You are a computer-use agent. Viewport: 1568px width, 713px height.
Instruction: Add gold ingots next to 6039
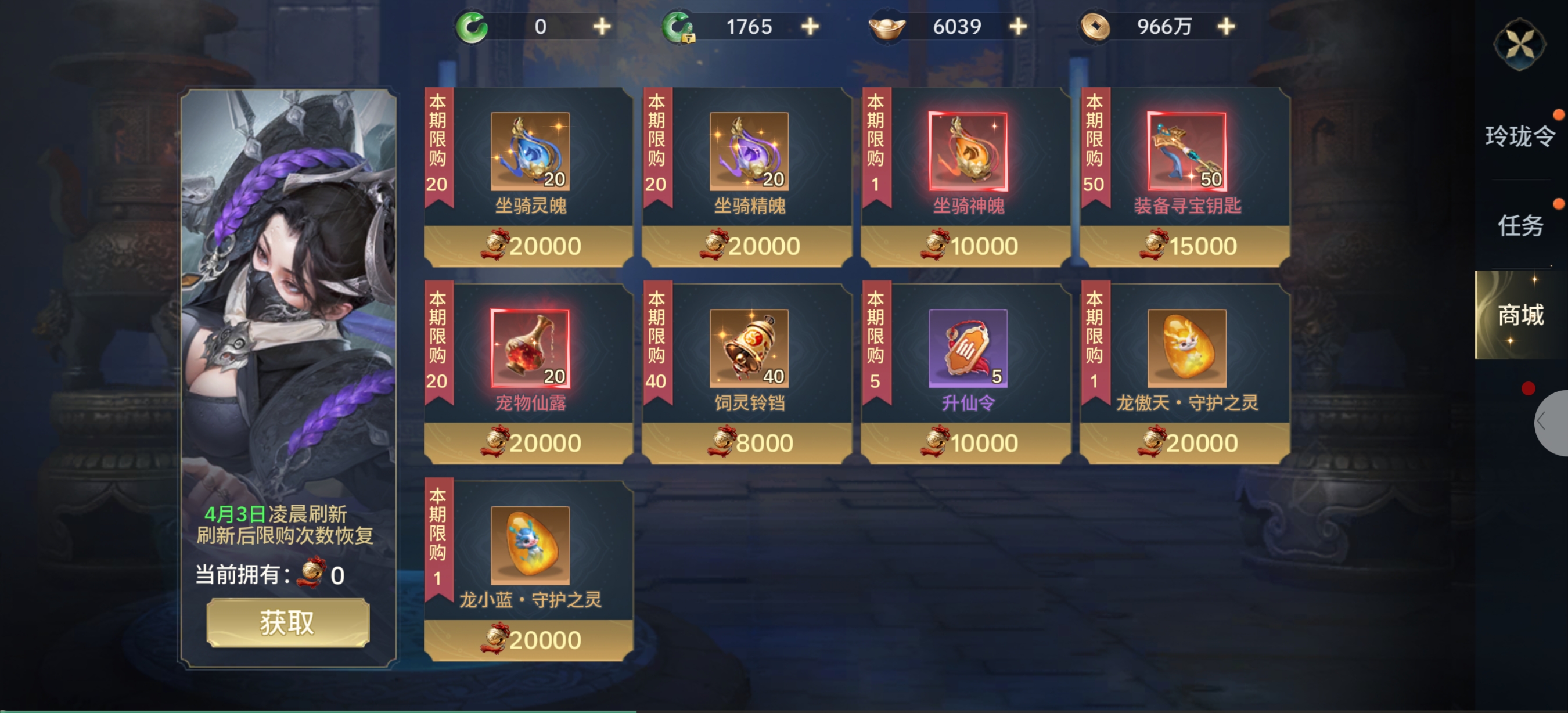coord(1017,27)
